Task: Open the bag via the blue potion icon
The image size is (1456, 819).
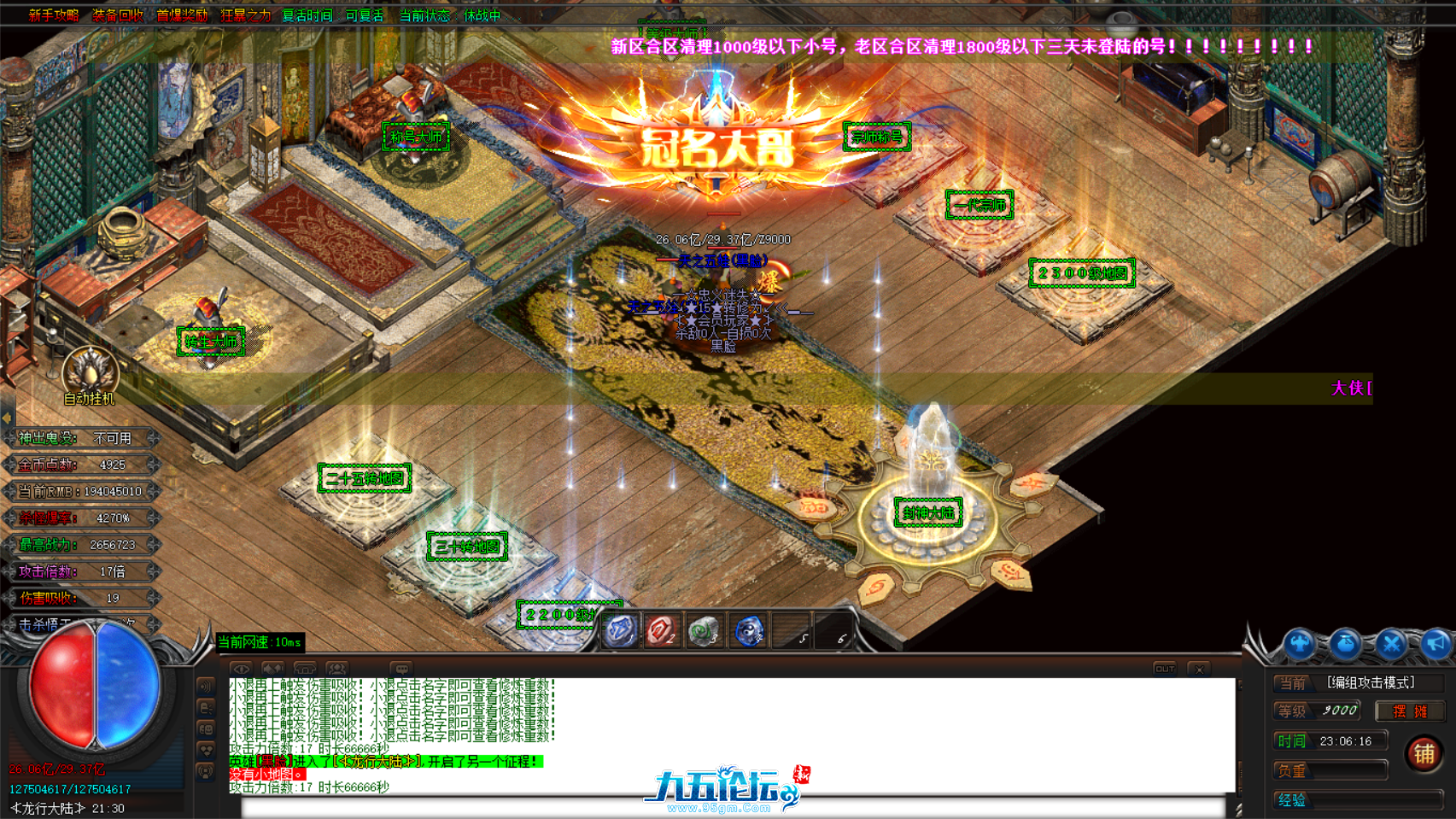Action: 1346,642
